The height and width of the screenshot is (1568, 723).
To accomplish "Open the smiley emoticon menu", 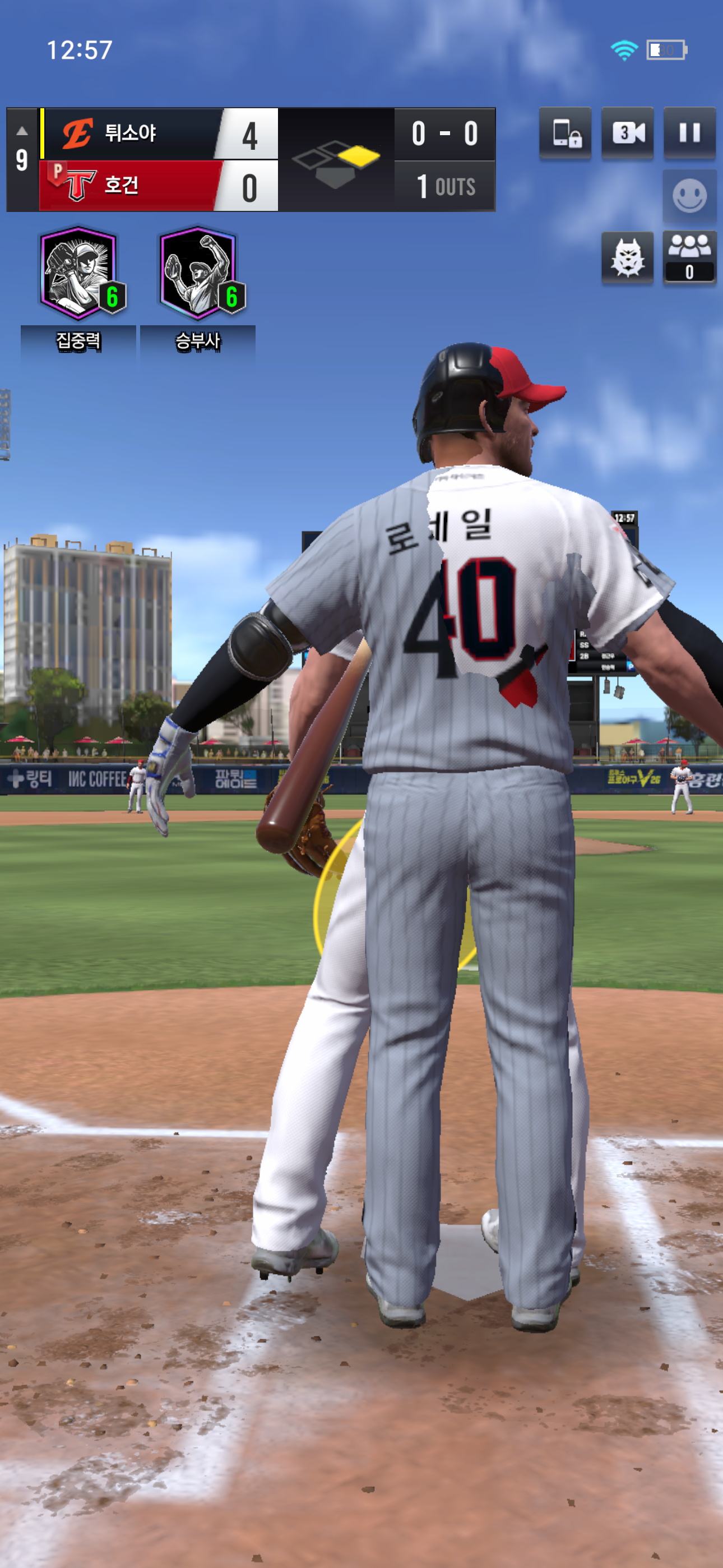I will pyautogui.click(x=689, y=196).
